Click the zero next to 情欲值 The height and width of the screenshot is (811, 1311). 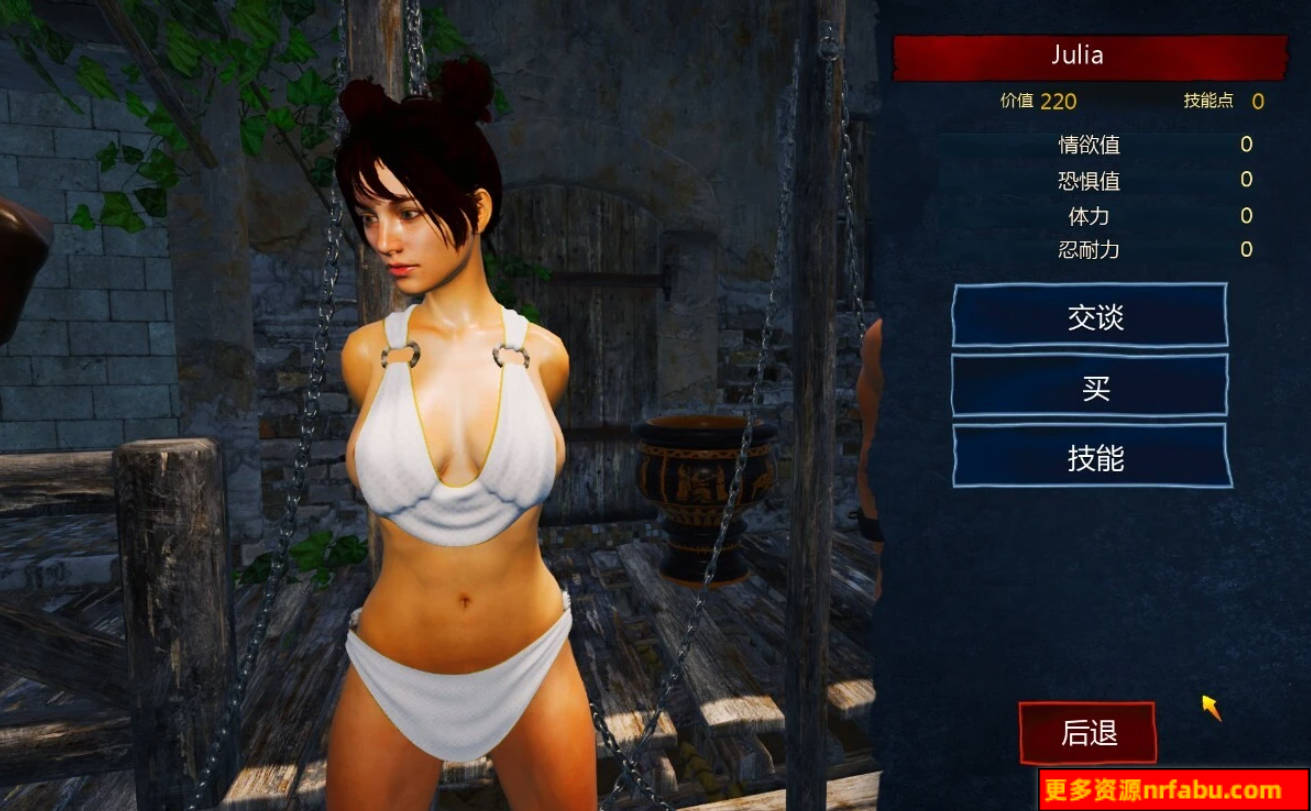(1245, 145)
